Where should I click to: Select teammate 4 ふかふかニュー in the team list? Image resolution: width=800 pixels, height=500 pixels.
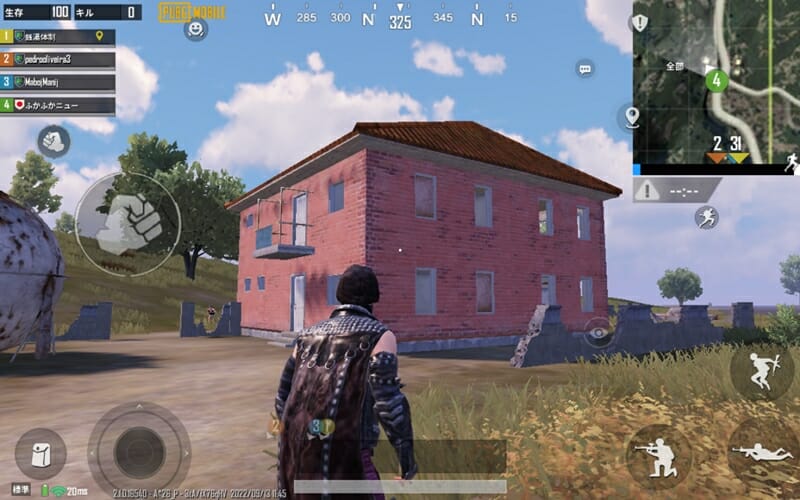[58, 105]
